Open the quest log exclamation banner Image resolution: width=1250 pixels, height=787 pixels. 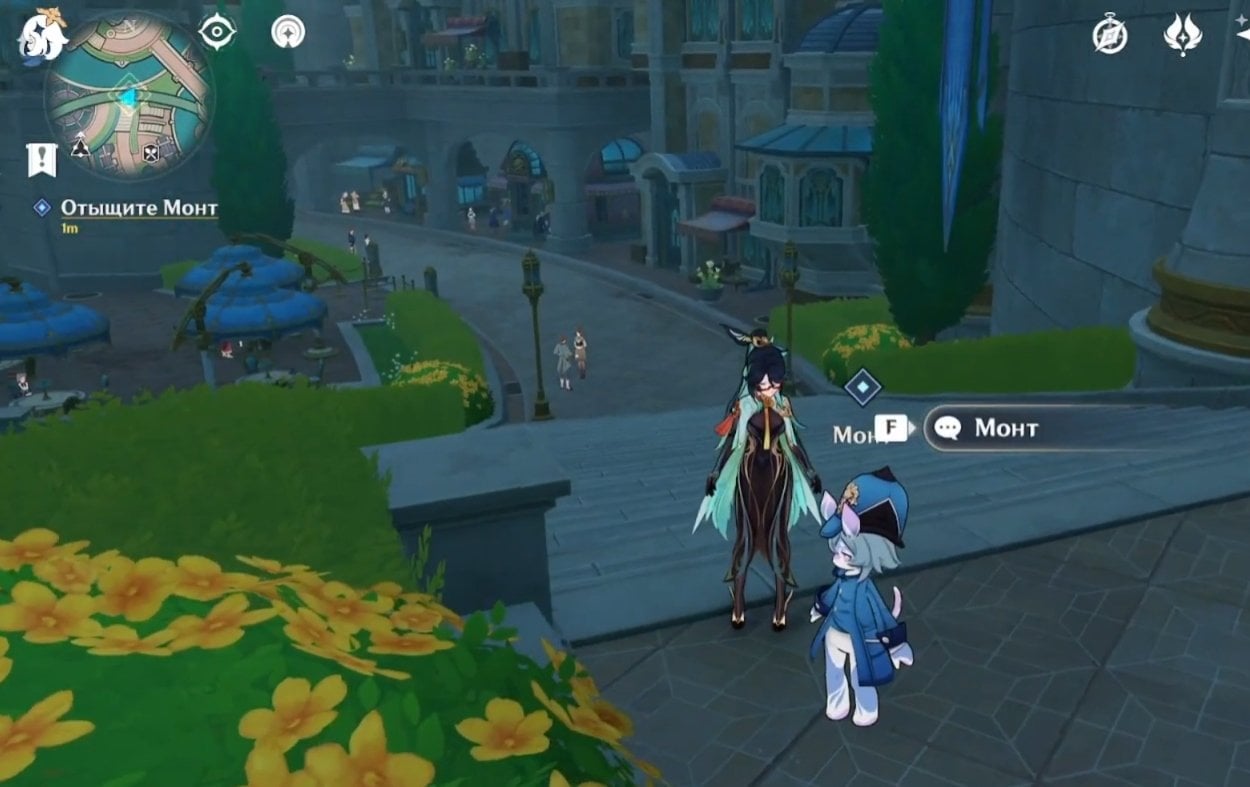pyautogui.click(x=41, y=158)
